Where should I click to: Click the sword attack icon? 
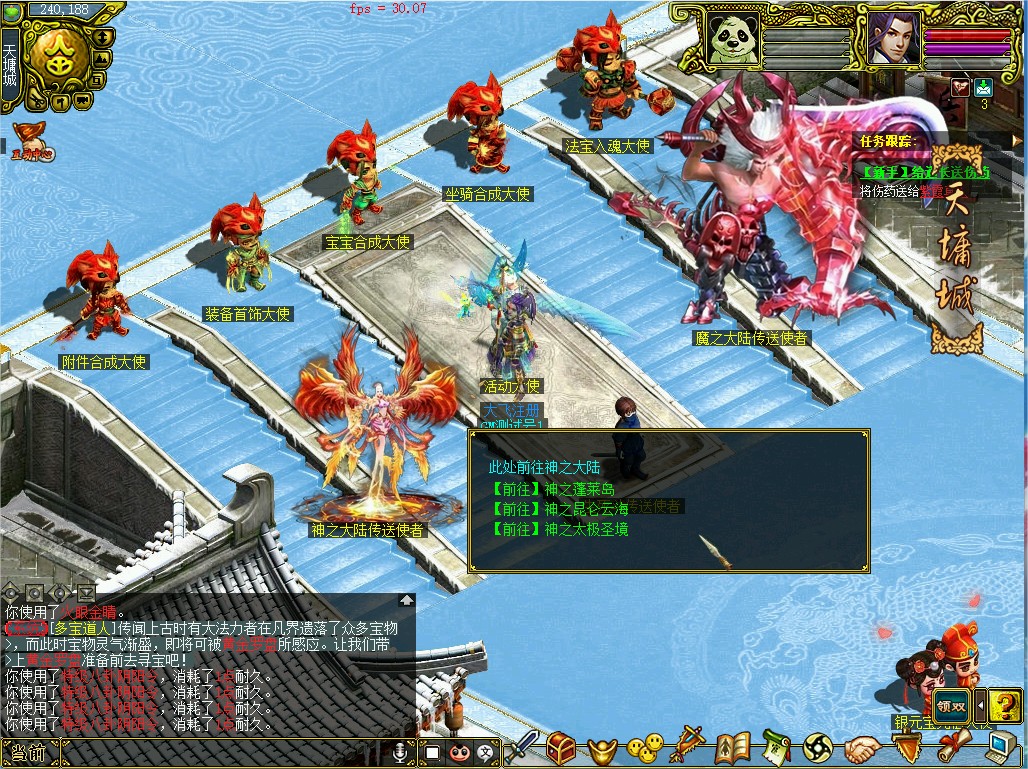point(521,748)
